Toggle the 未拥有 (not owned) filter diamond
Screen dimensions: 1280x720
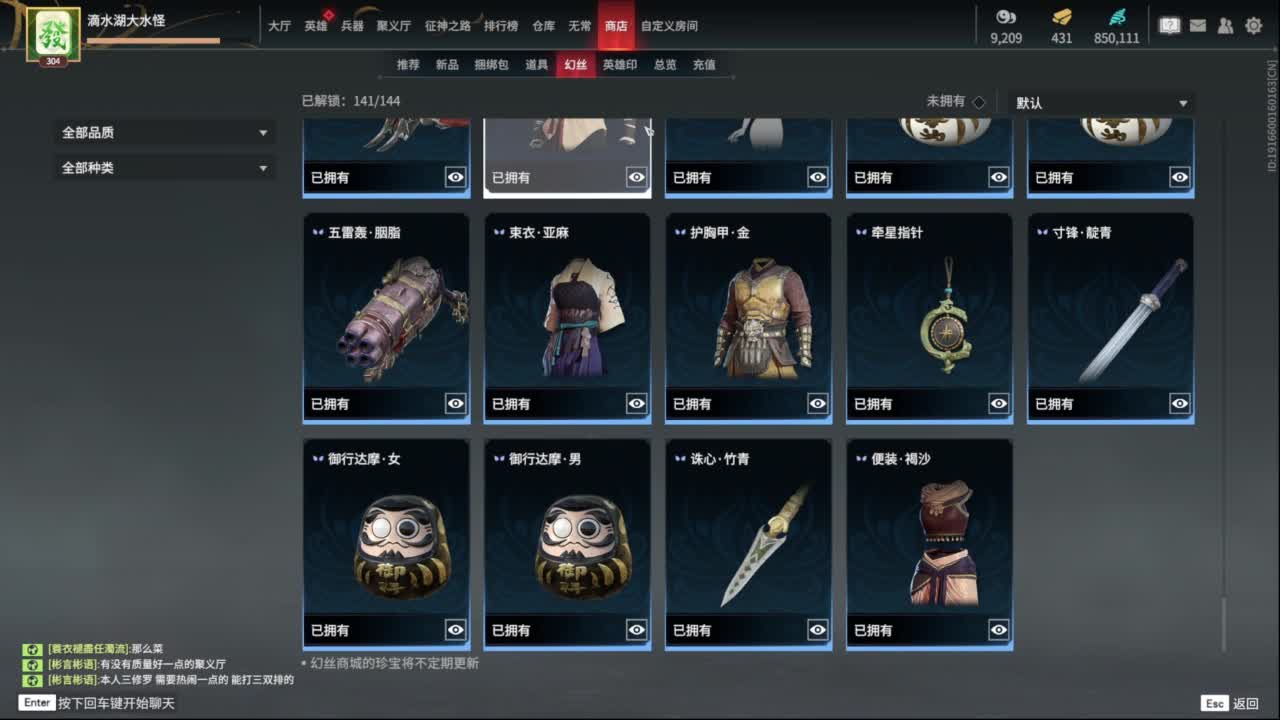pyautogui.click(x=978, y=101)
